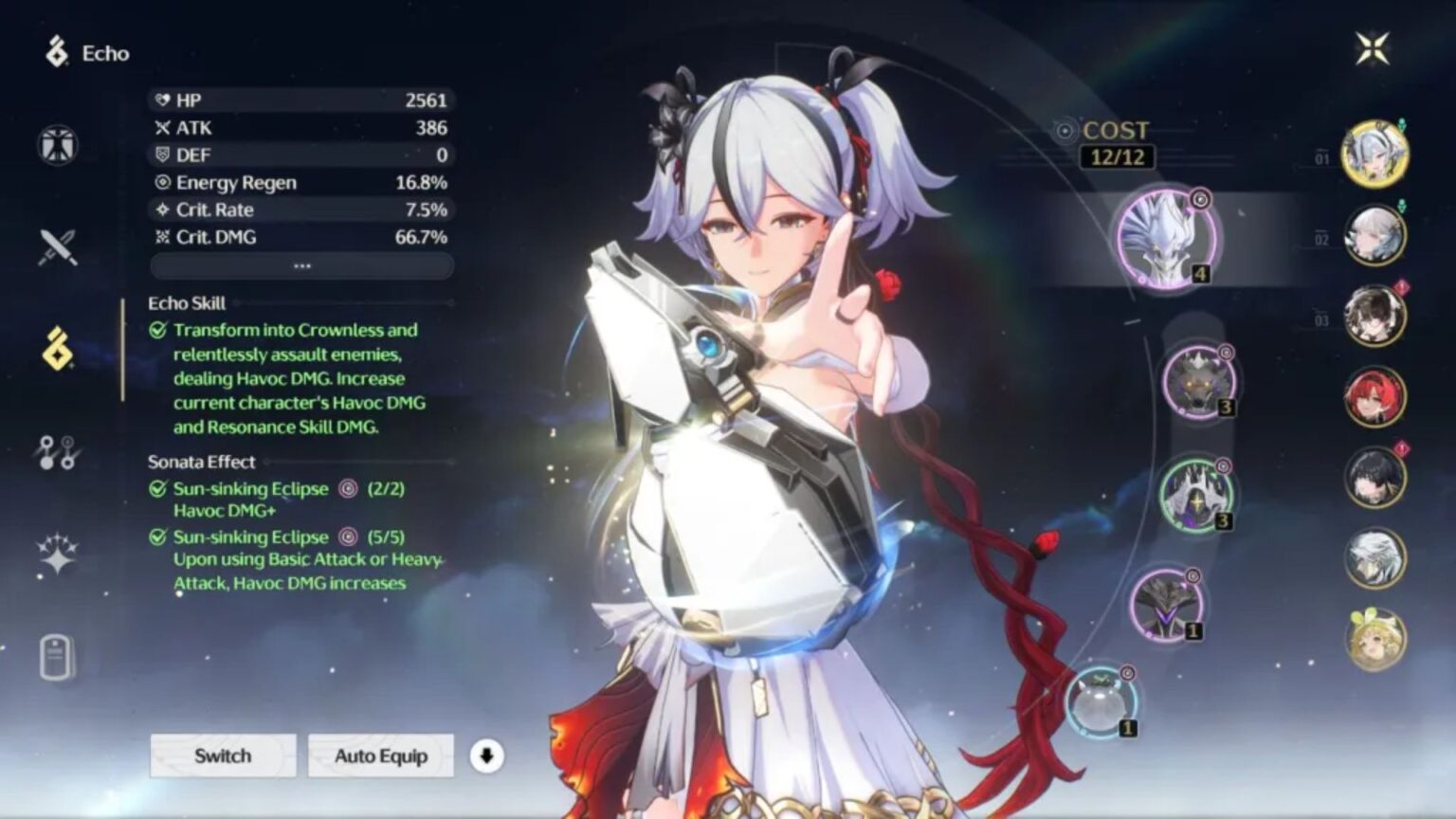Image resolution: width=1456 pixels, height=819 pixels.
Task: Select the top yellow-ringed character portrait
Action: [x=1374, y=156]
